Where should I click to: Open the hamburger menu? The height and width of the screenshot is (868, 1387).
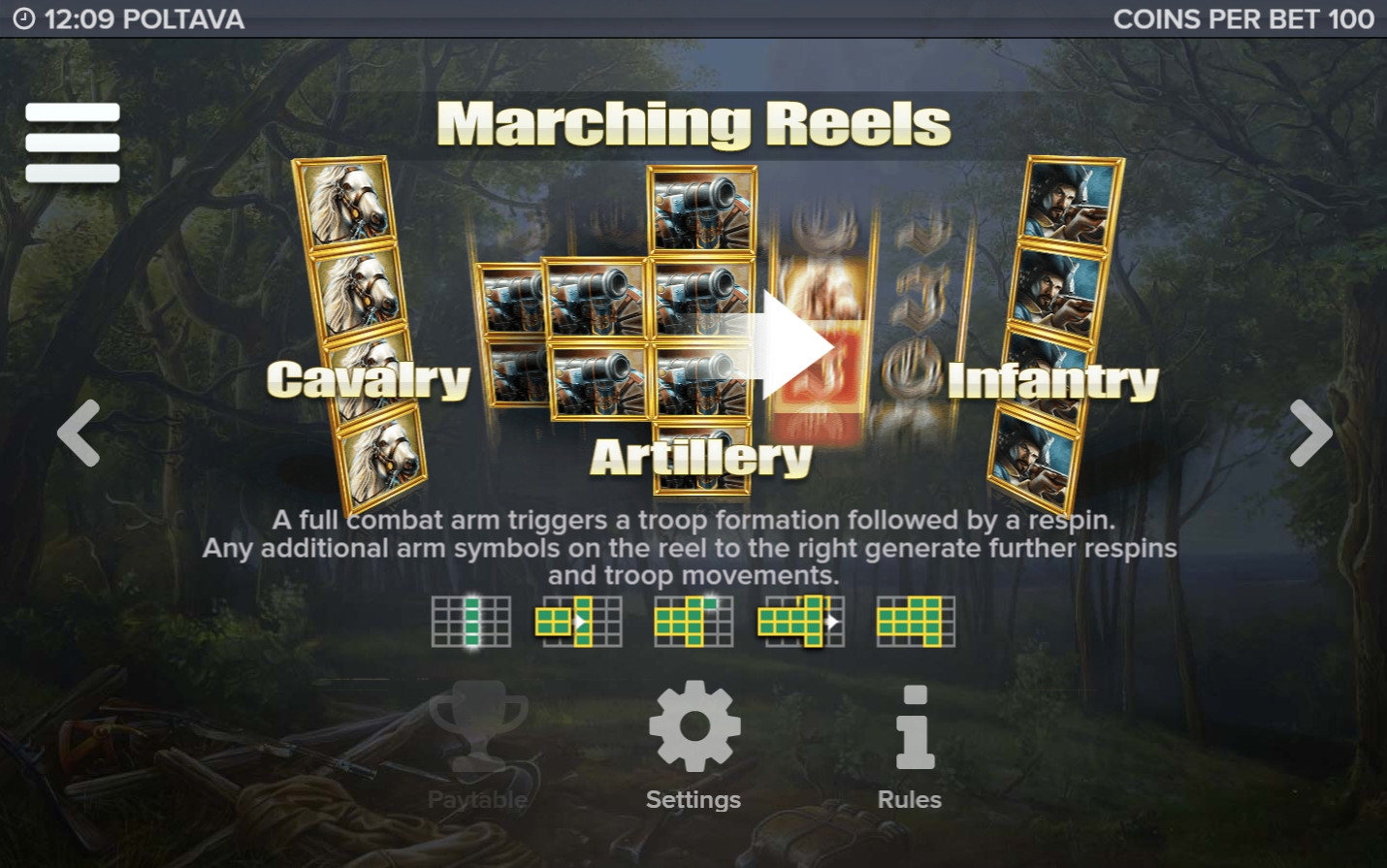pyautogui.click(x=73, y=143)
